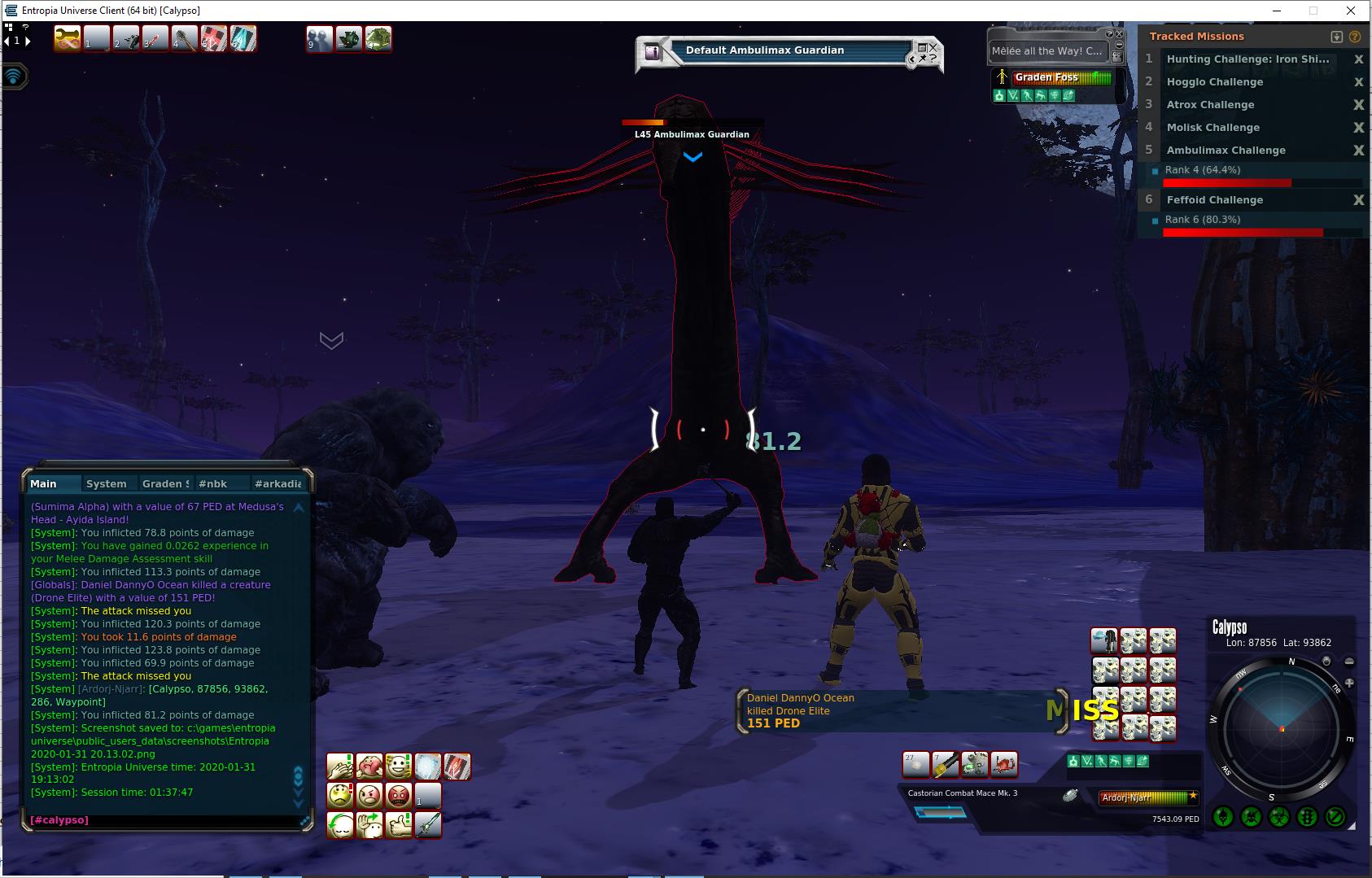Switch to the System chat tab
The height and width of the screenshot is (878, 1372).
pyautogui.click(x=106, y=483)
